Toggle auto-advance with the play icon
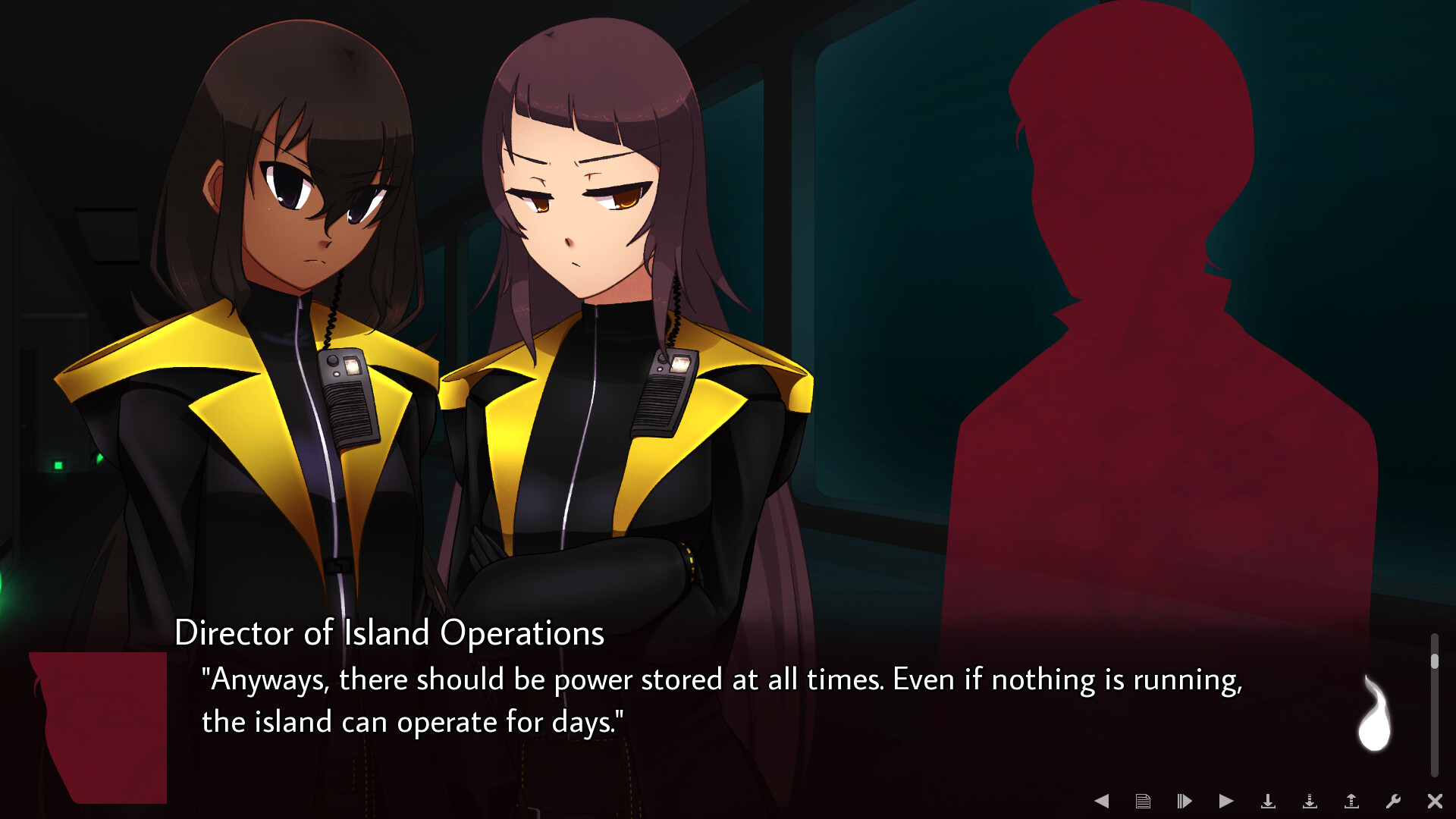 (x=1226, y=800)
